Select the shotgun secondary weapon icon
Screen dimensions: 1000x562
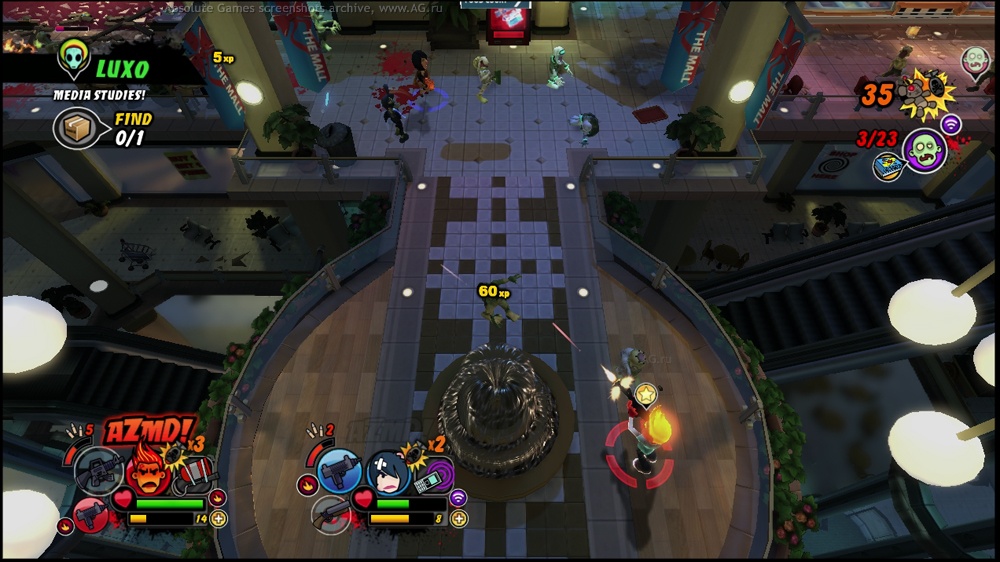pyautogui.click(x=331, y=514)
